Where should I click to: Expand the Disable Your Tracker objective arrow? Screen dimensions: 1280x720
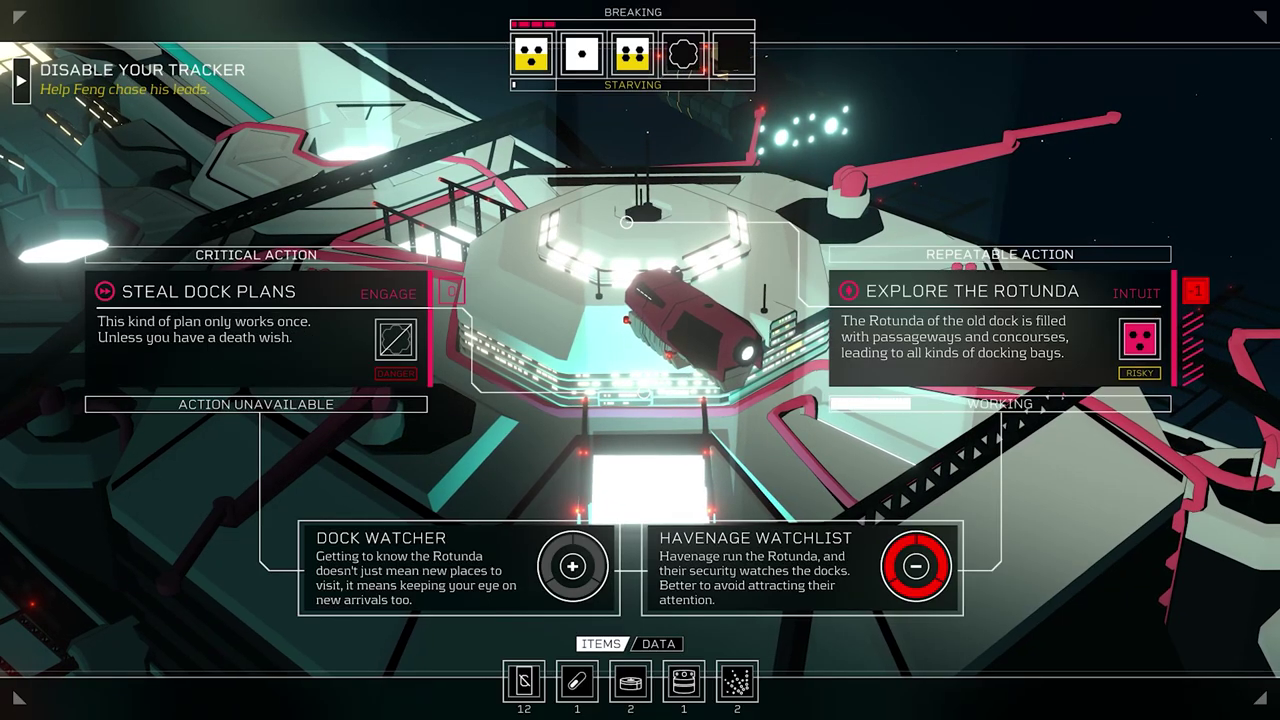21,80
